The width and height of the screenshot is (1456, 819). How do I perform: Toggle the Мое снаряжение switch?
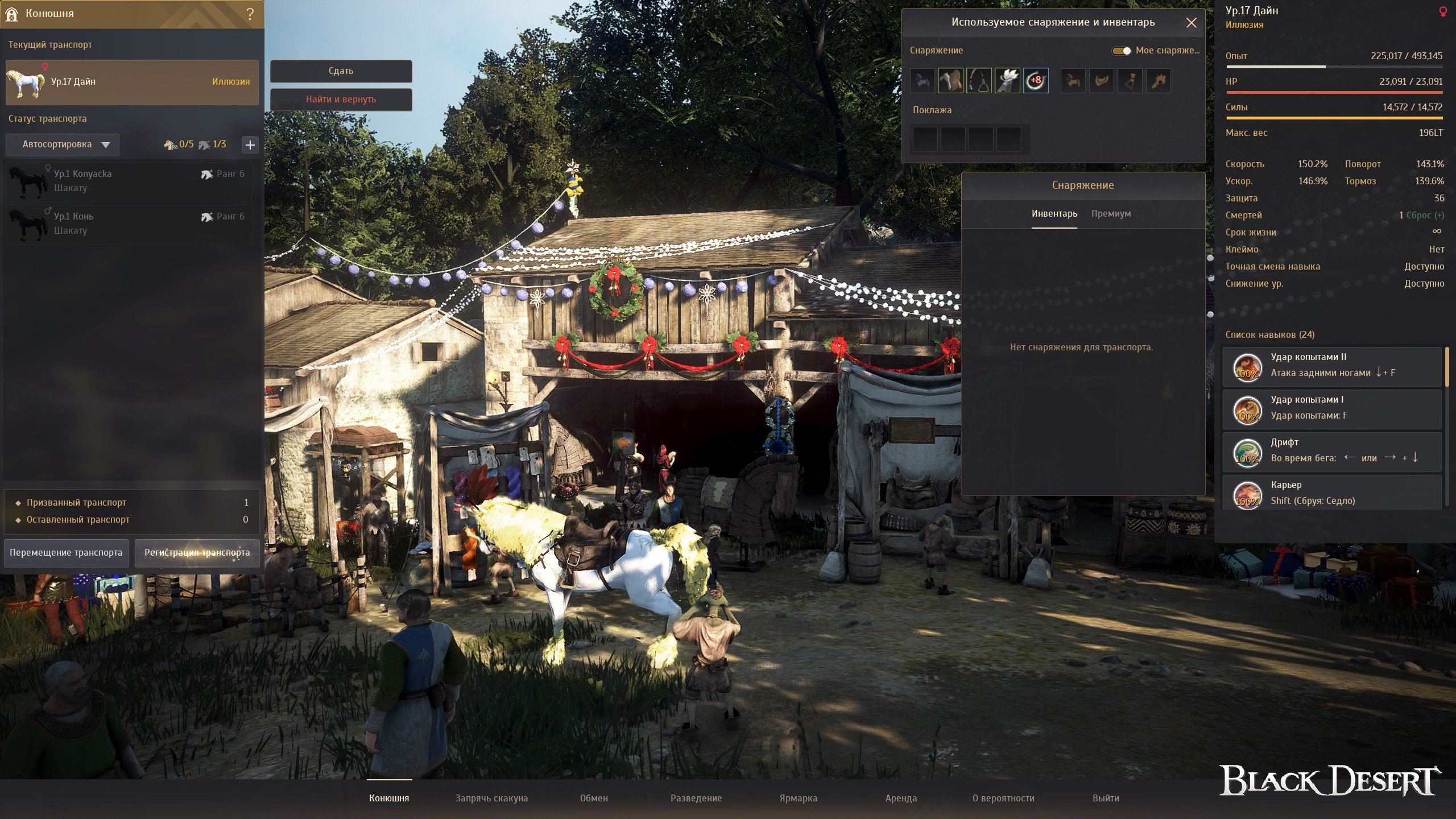point(1122,51)
